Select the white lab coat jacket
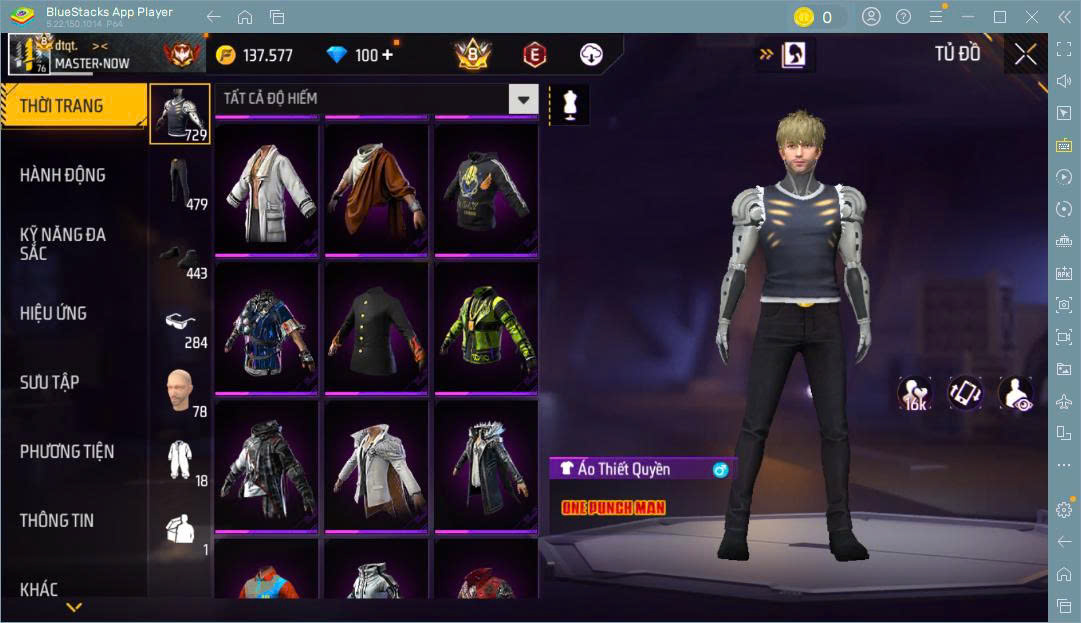The height and width of the screenshot is (623, 1081). tap(266, 187)
